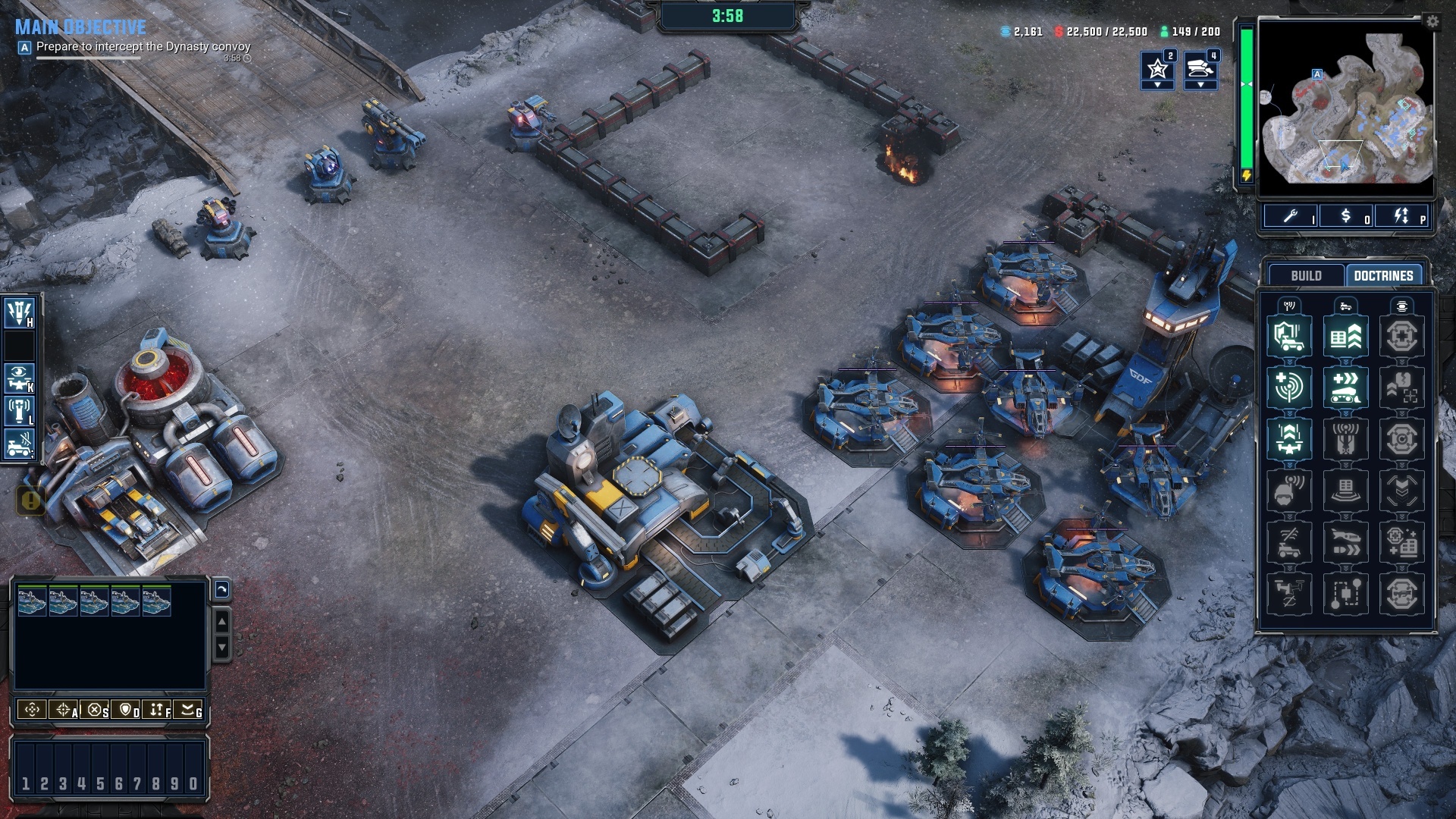The image size is (1456, 819).
Task: Toggle sell mode with the dollar button
Action: pyautogui.click(x=1346, y=217)
